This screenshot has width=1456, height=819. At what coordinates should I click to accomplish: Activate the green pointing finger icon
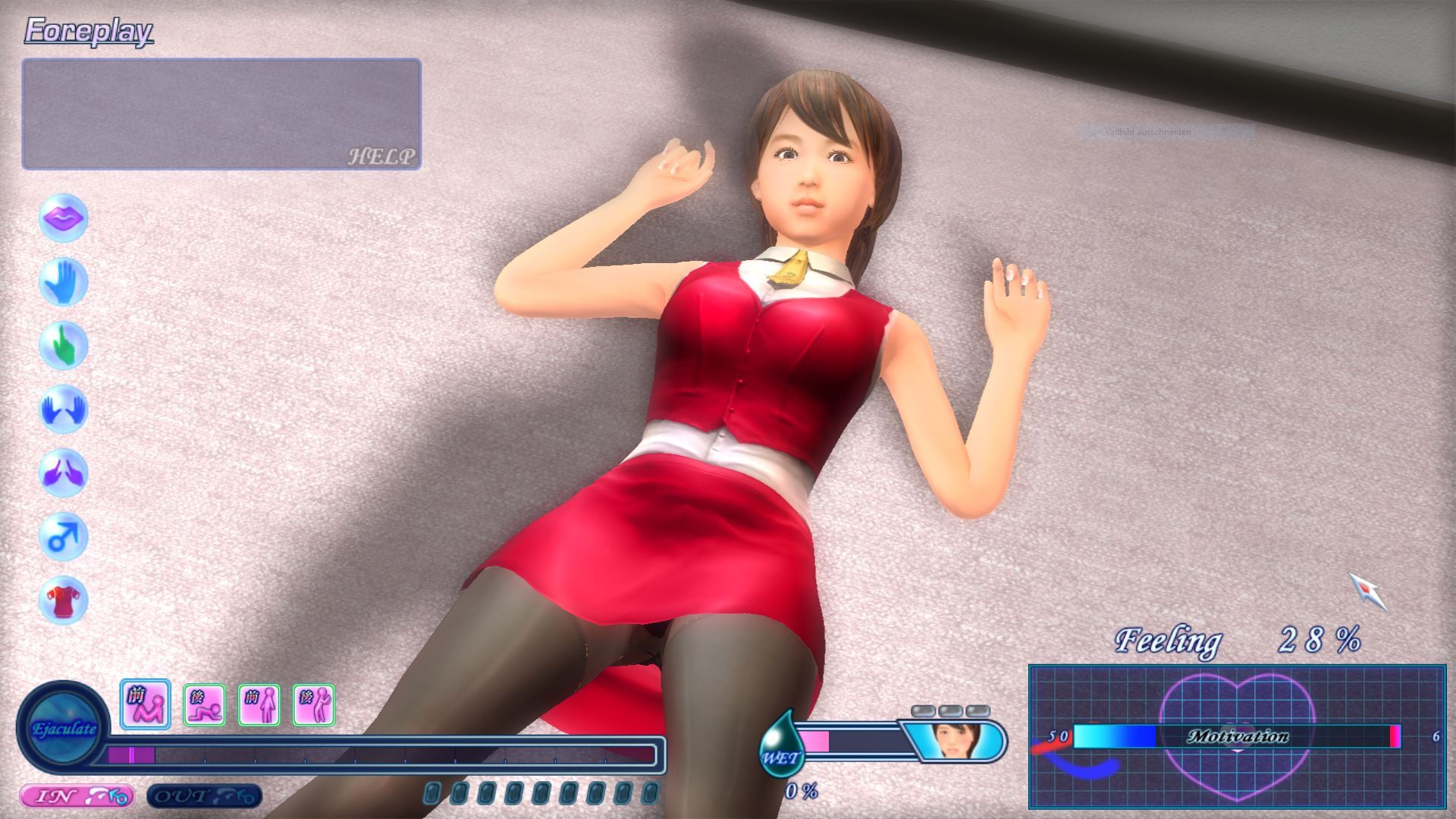pos(64,346)
